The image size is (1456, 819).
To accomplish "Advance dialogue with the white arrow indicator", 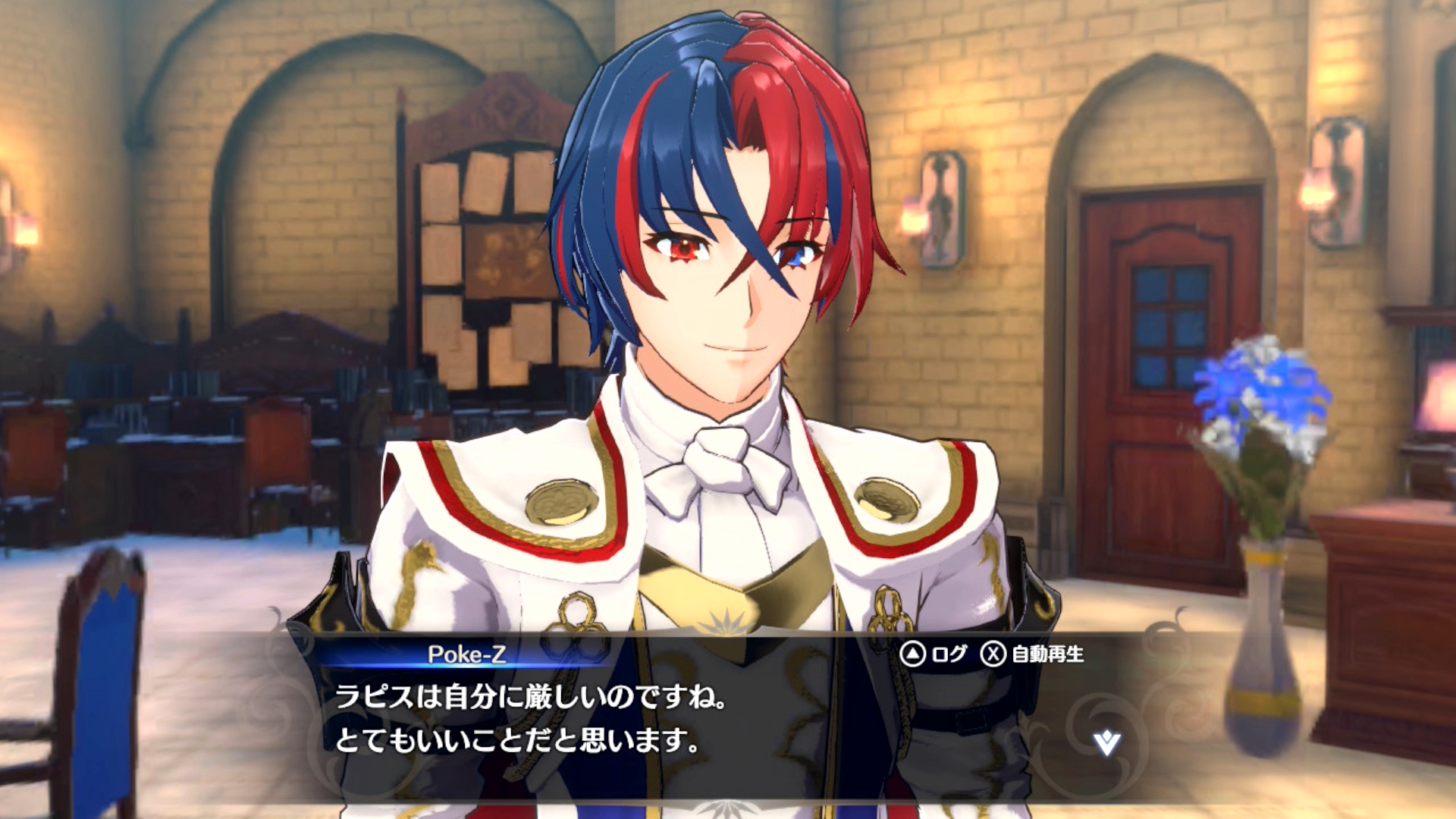I will 1106,742.
